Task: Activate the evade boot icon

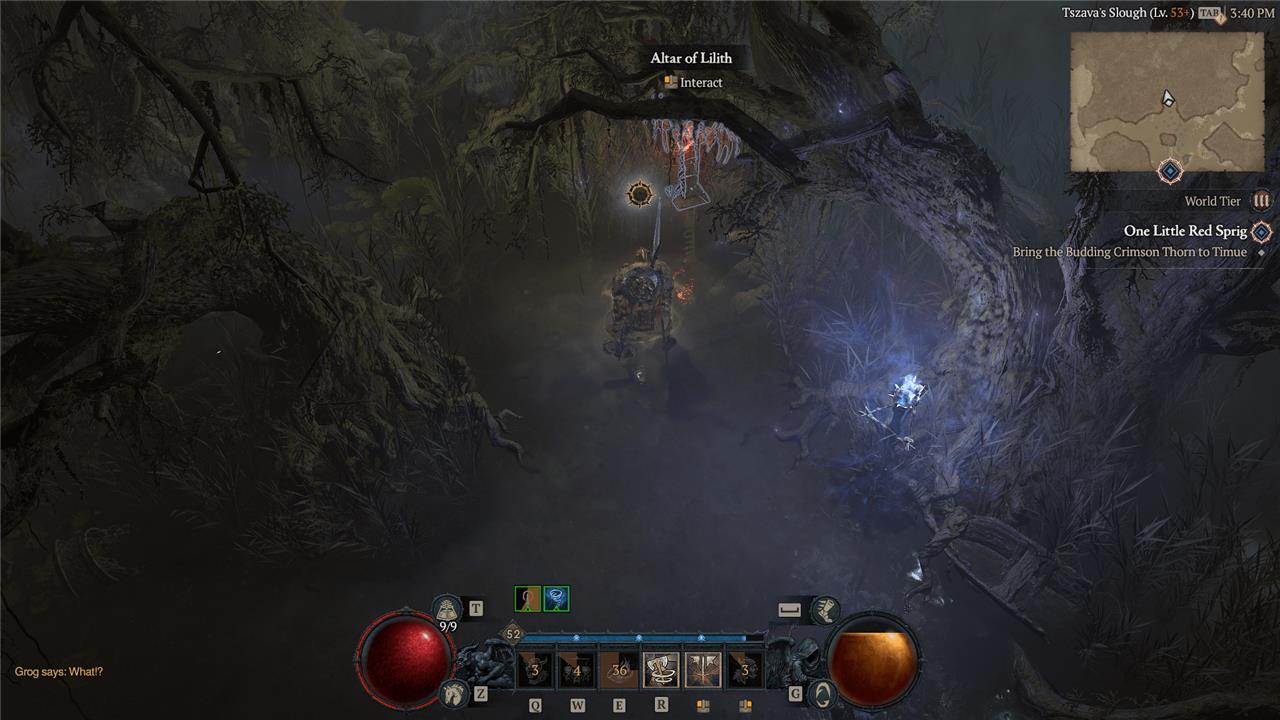Action: [824, 609]
